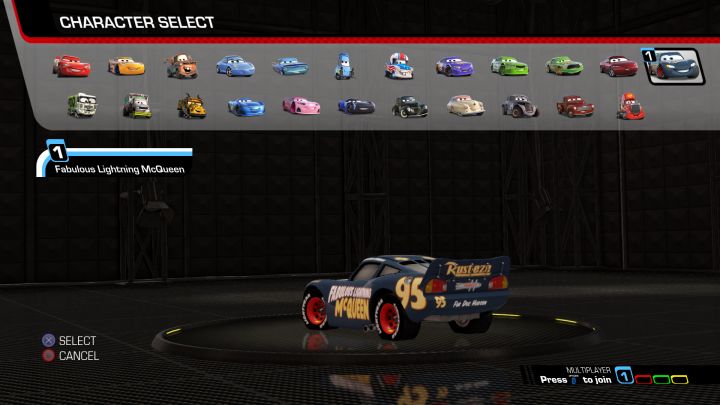The height and width of the screenshot is (405, 720).
Task: Choose Guido the small blue forklift
Action: point(344,66)
